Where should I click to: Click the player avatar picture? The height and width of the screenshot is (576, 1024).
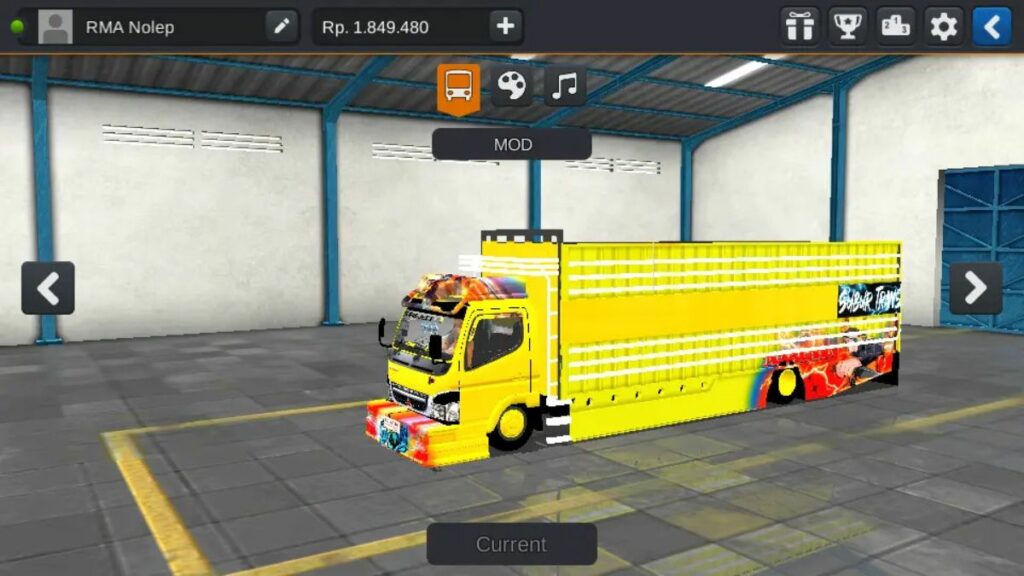(56, 27)
